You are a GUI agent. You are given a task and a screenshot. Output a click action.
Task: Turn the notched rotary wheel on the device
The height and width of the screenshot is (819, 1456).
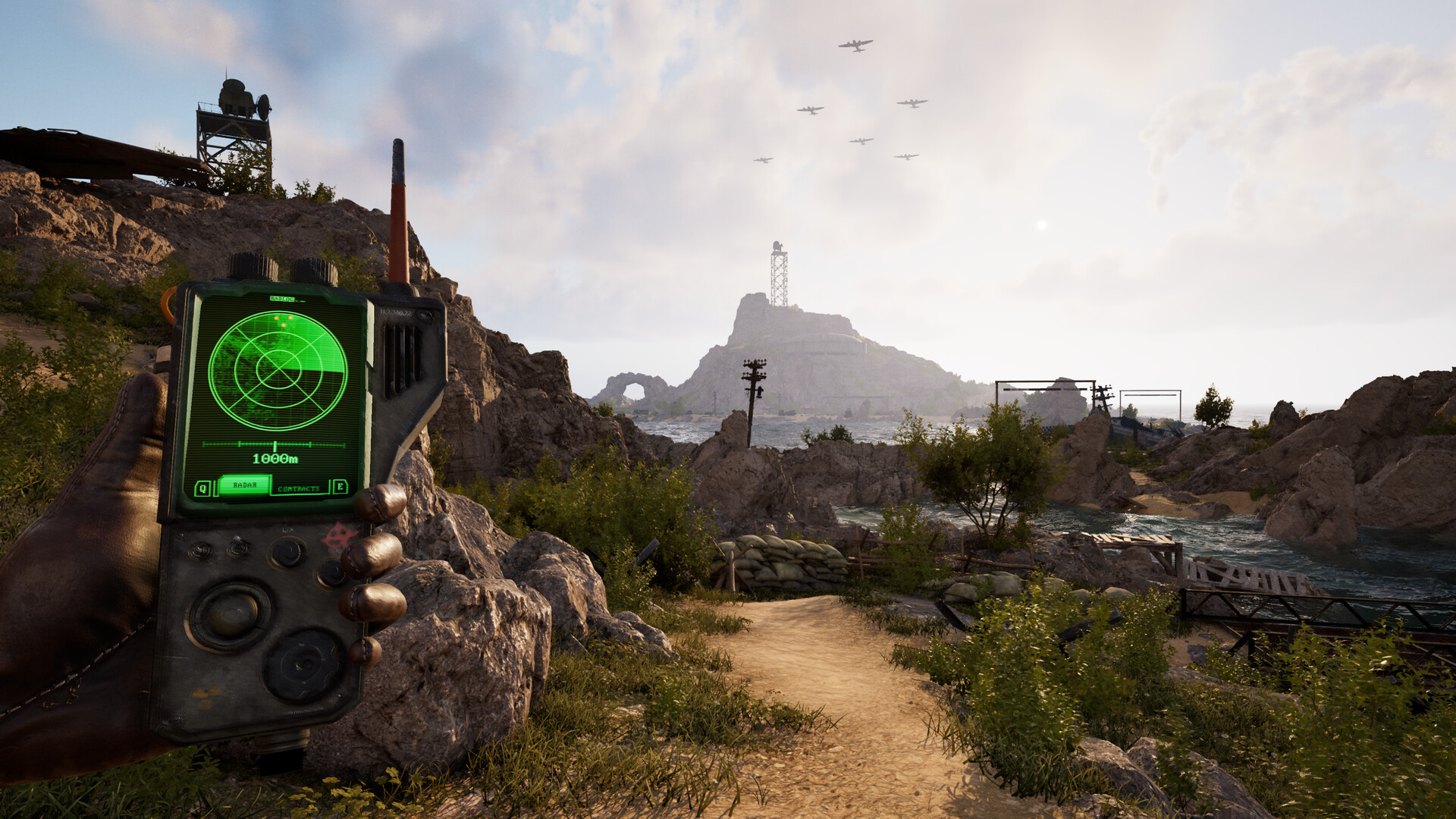coord(300,662)
